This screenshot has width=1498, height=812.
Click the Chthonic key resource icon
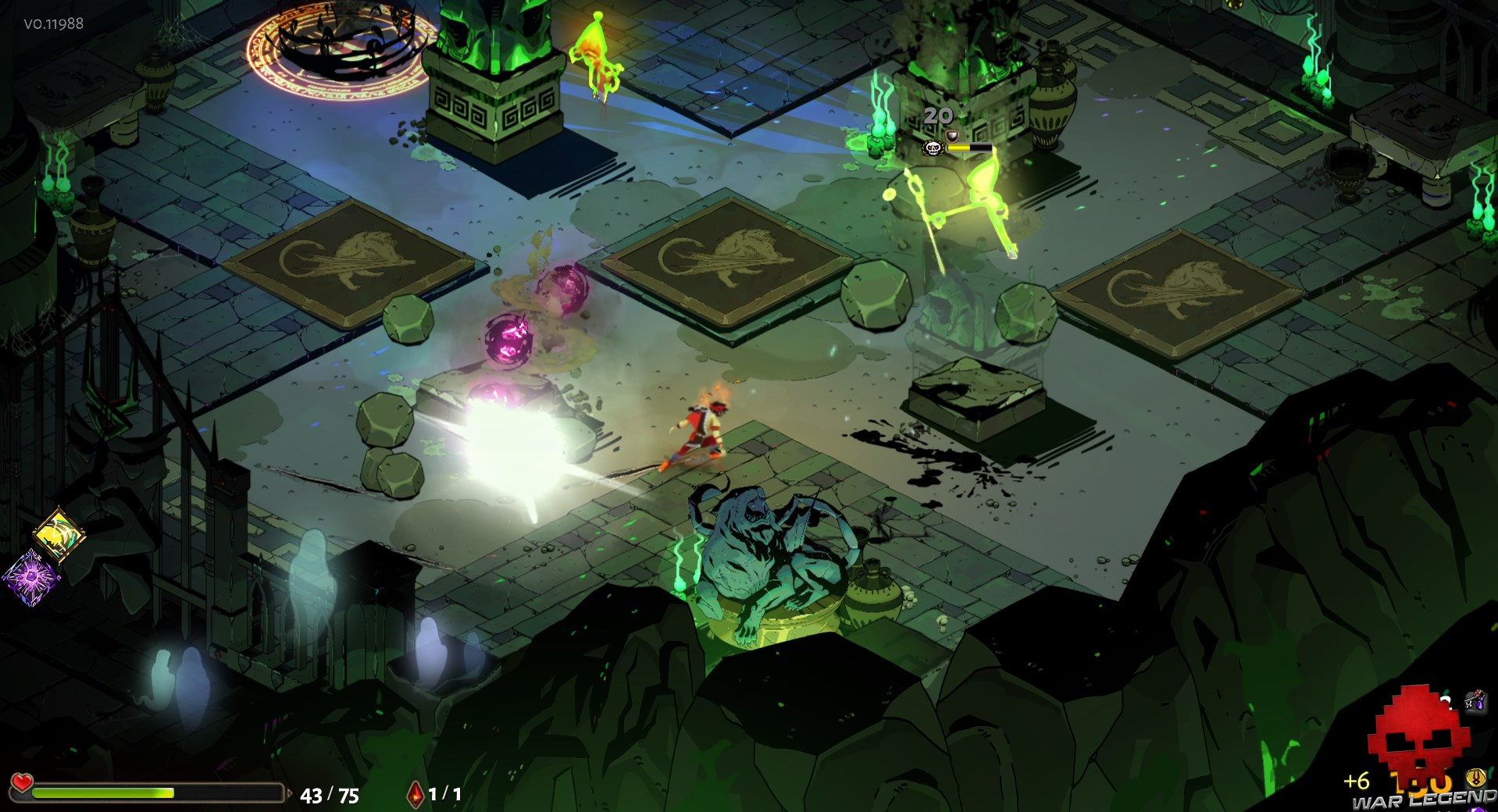coord(1475,700)
